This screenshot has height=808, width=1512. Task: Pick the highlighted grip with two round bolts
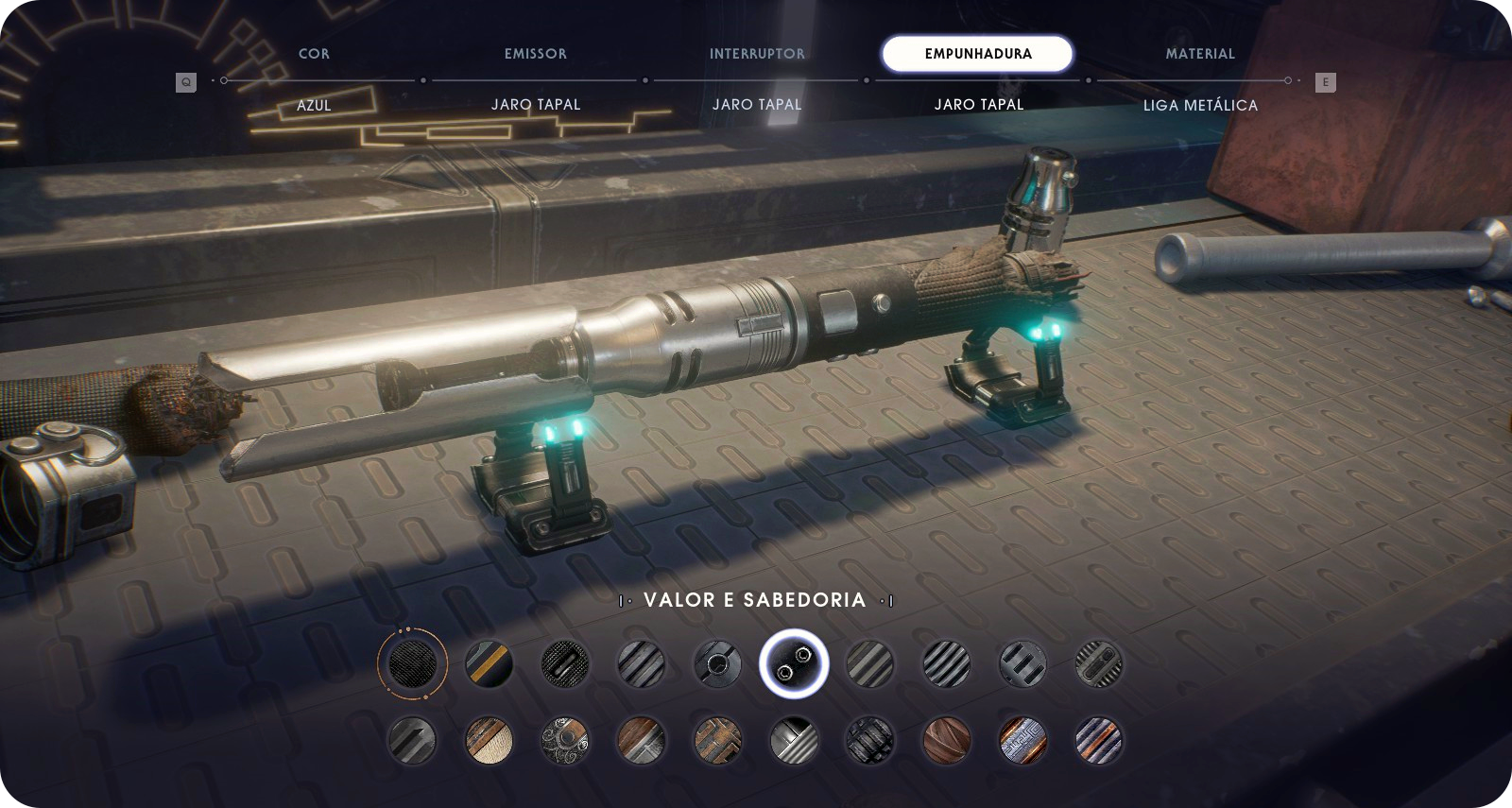[x=794, y=663]
